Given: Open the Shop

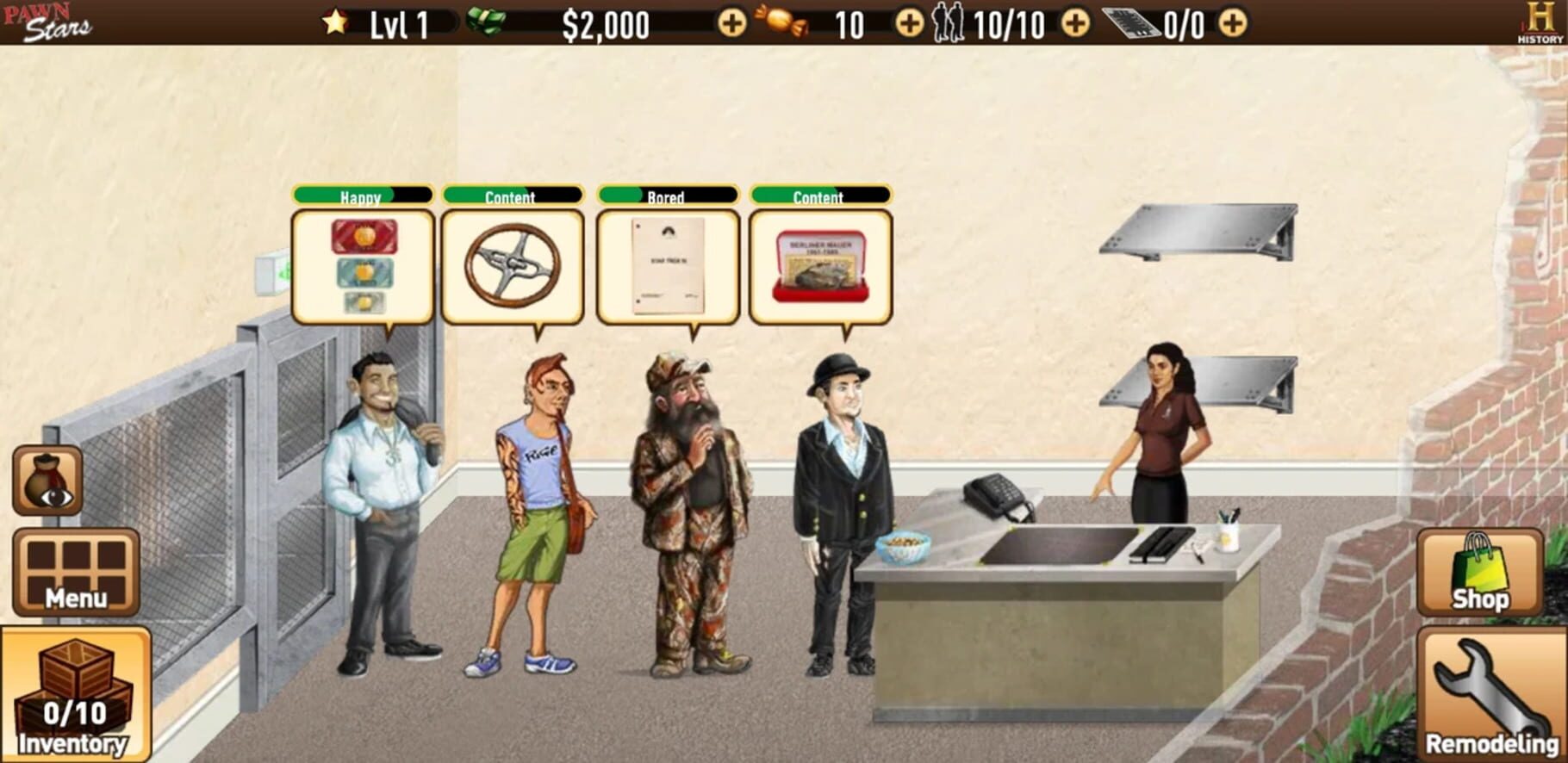Looking at the screenshot, I should pyautogui.click(x=1479, y=572).
